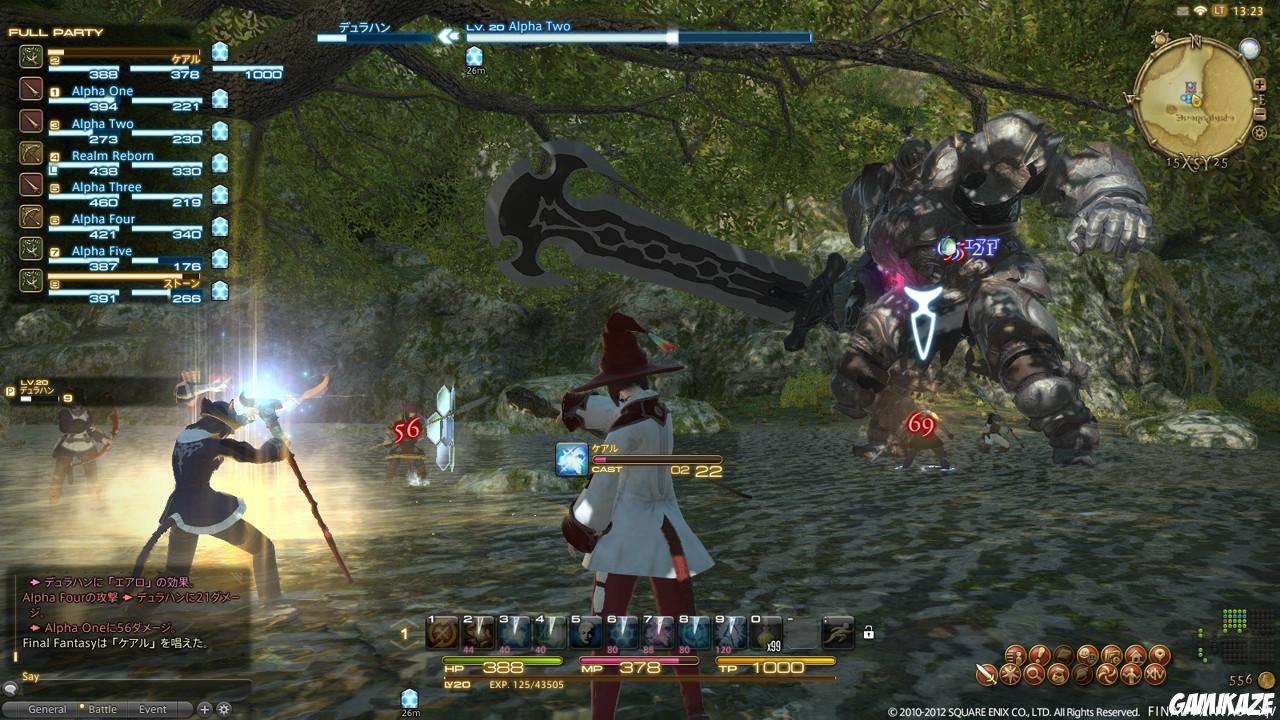
Task: Click the up chevron above the hotbar number
Action: pos(404,624)
